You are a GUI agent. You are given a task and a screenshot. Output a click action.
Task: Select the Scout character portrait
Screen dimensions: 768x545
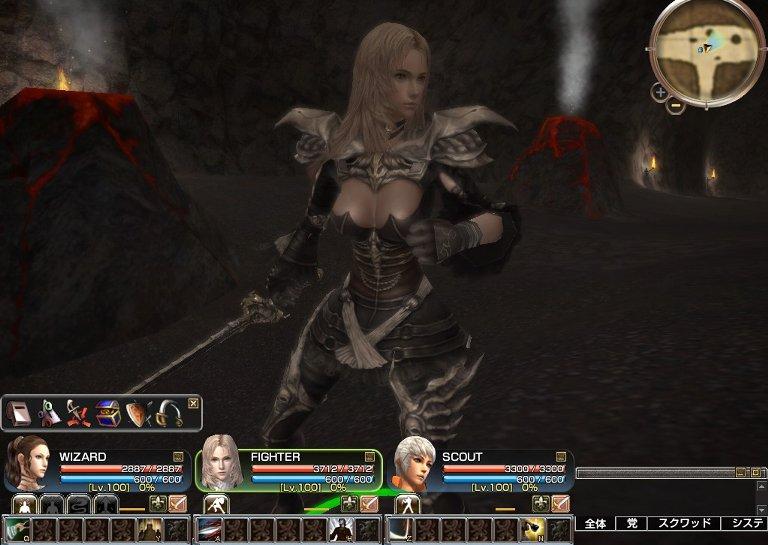tap(414, 465)
